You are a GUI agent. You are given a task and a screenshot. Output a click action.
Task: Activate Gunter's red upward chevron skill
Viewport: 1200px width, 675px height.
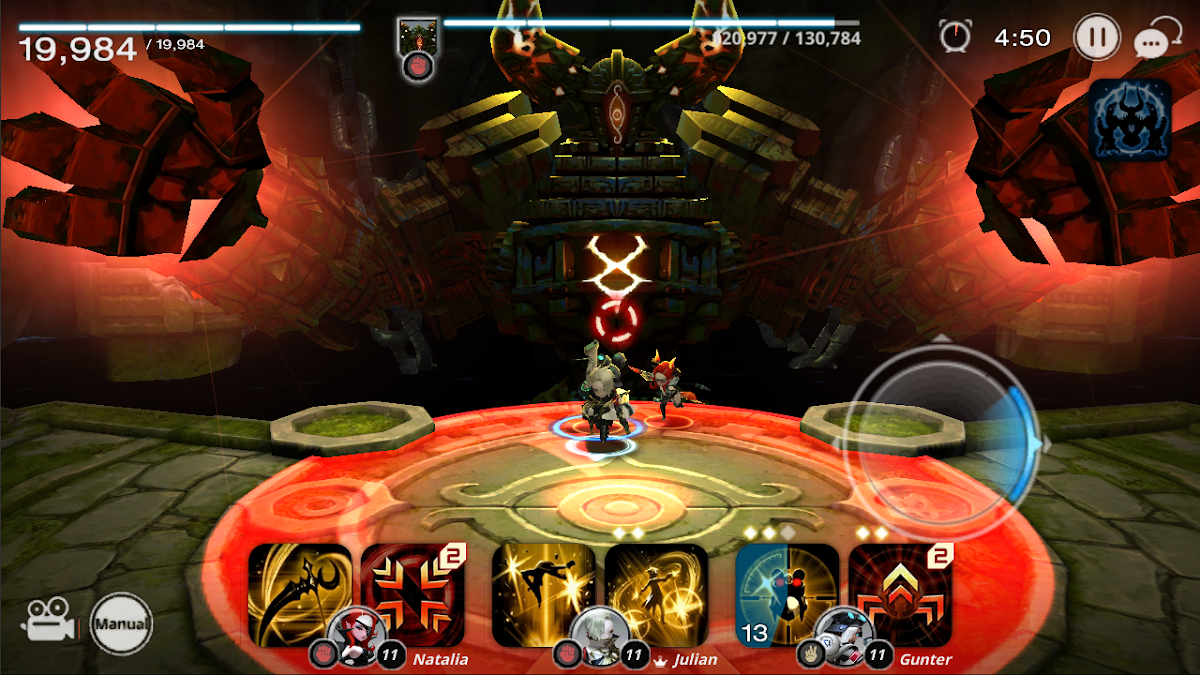point(900,596)
